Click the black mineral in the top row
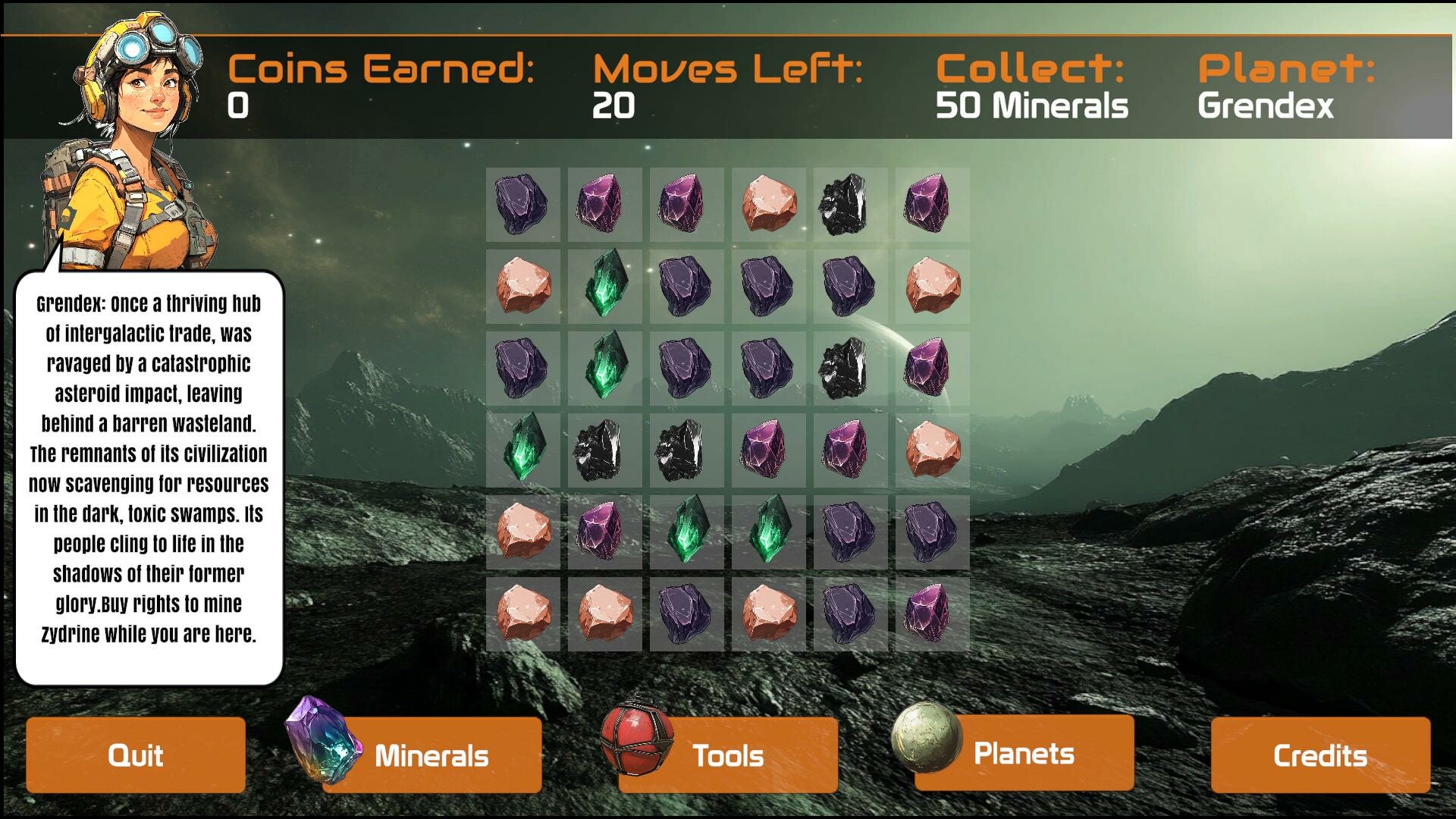The image size is (1456, 819). [849, 202]
